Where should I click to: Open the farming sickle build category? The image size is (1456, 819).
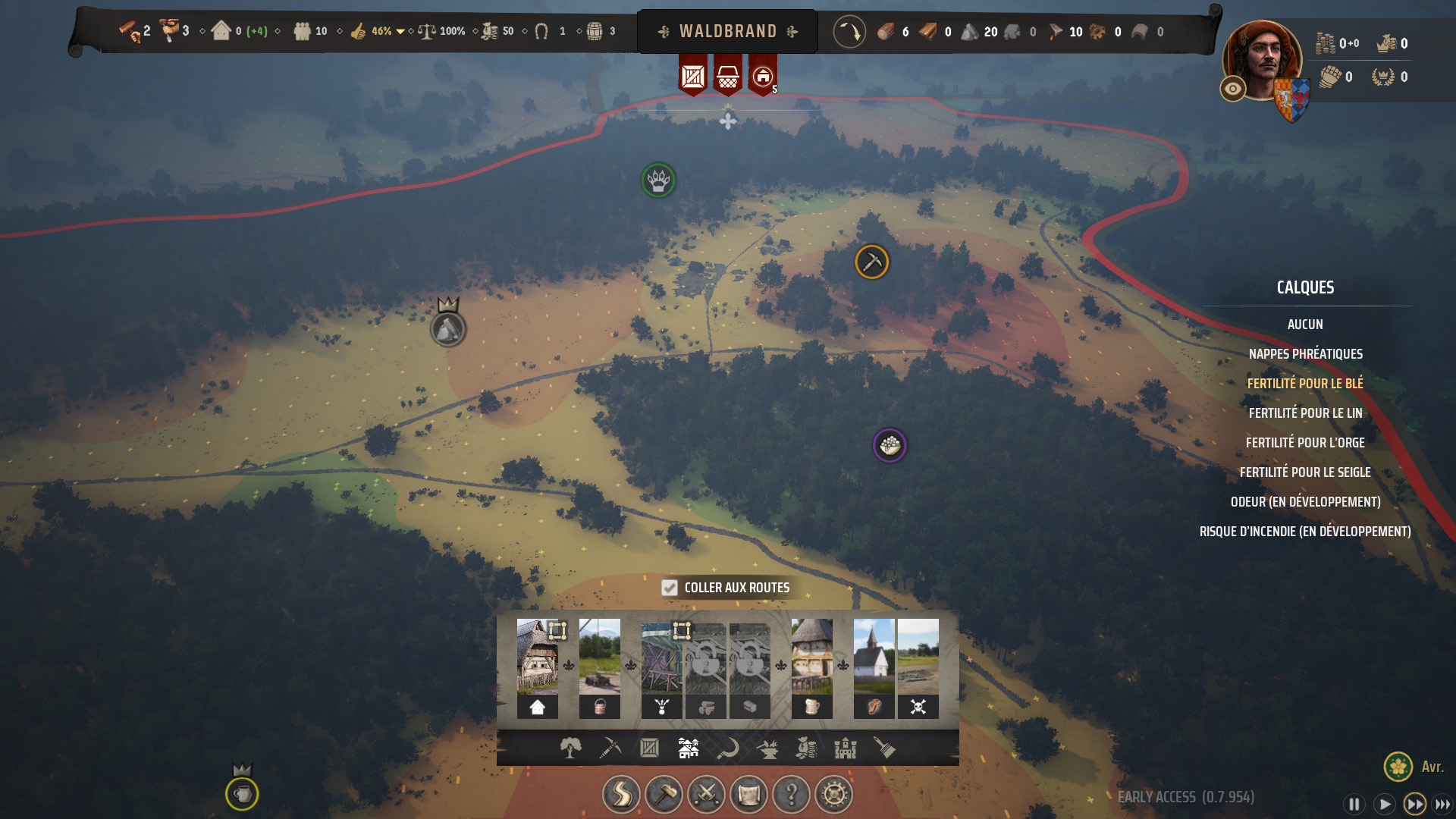(x=728, y=748)
